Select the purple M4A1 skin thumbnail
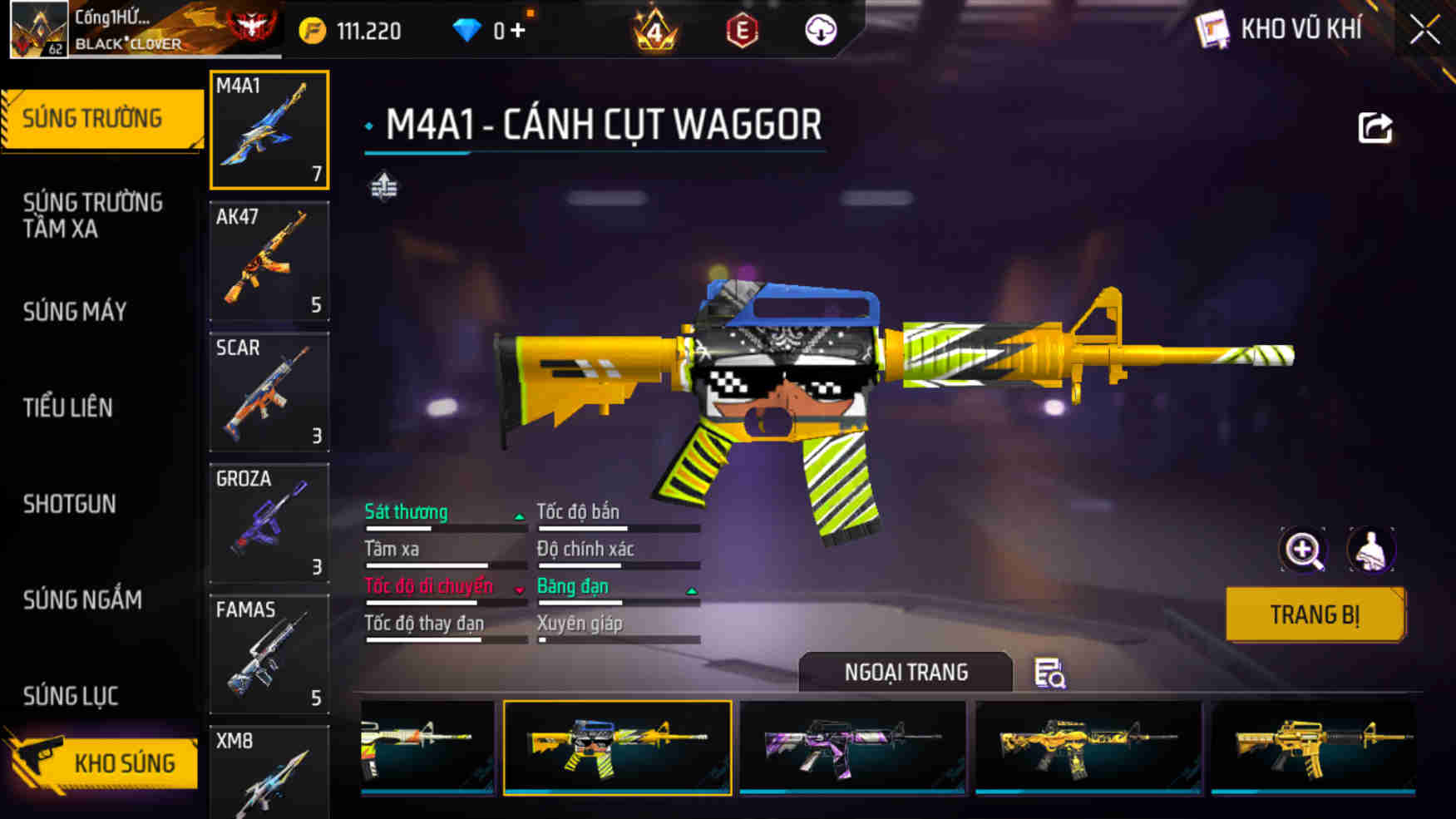The width and height of the screenshot is (1456, 819). [x=852, y=747]
